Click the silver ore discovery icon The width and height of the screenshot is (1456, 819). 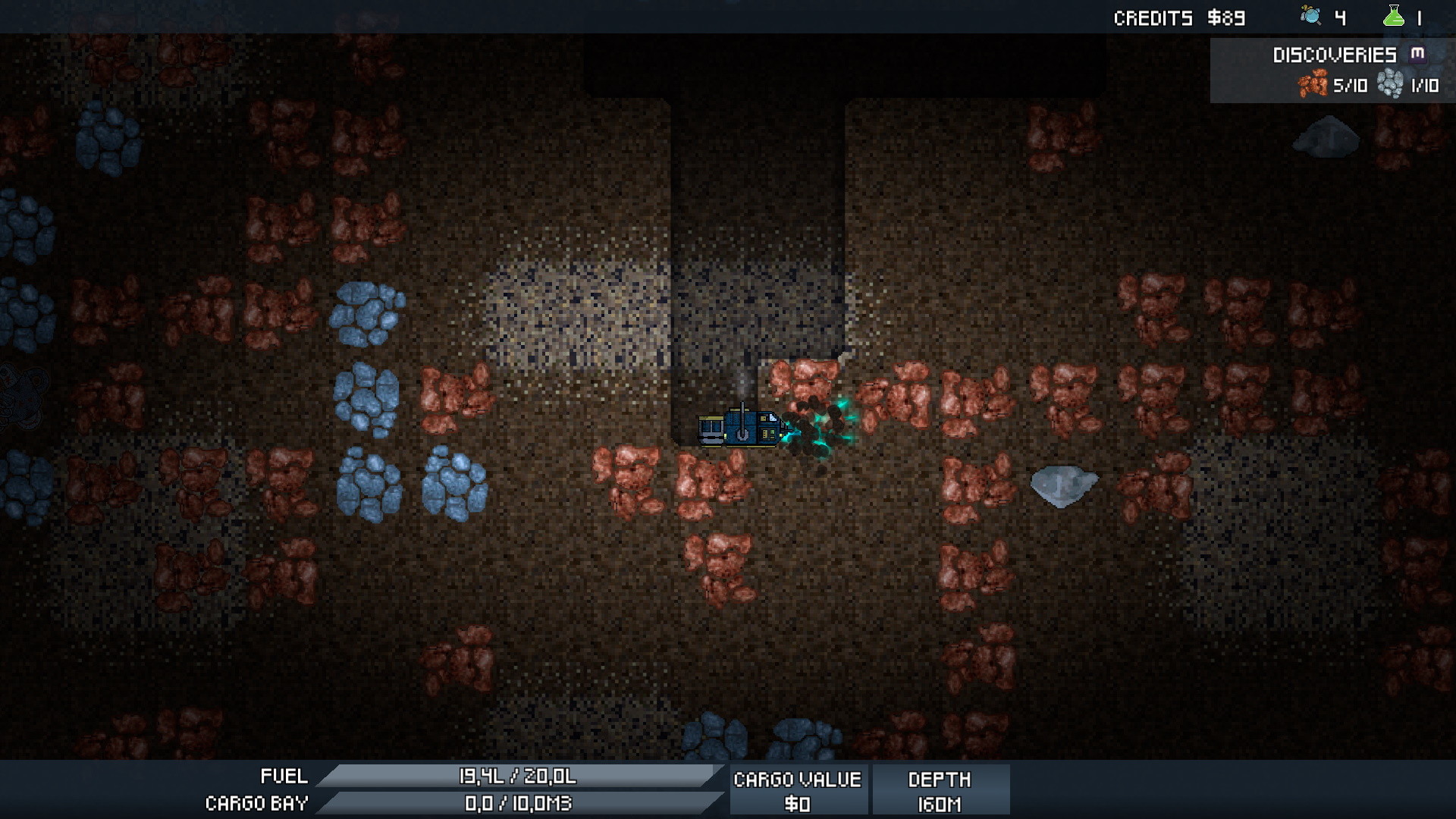coord(1390,84)
